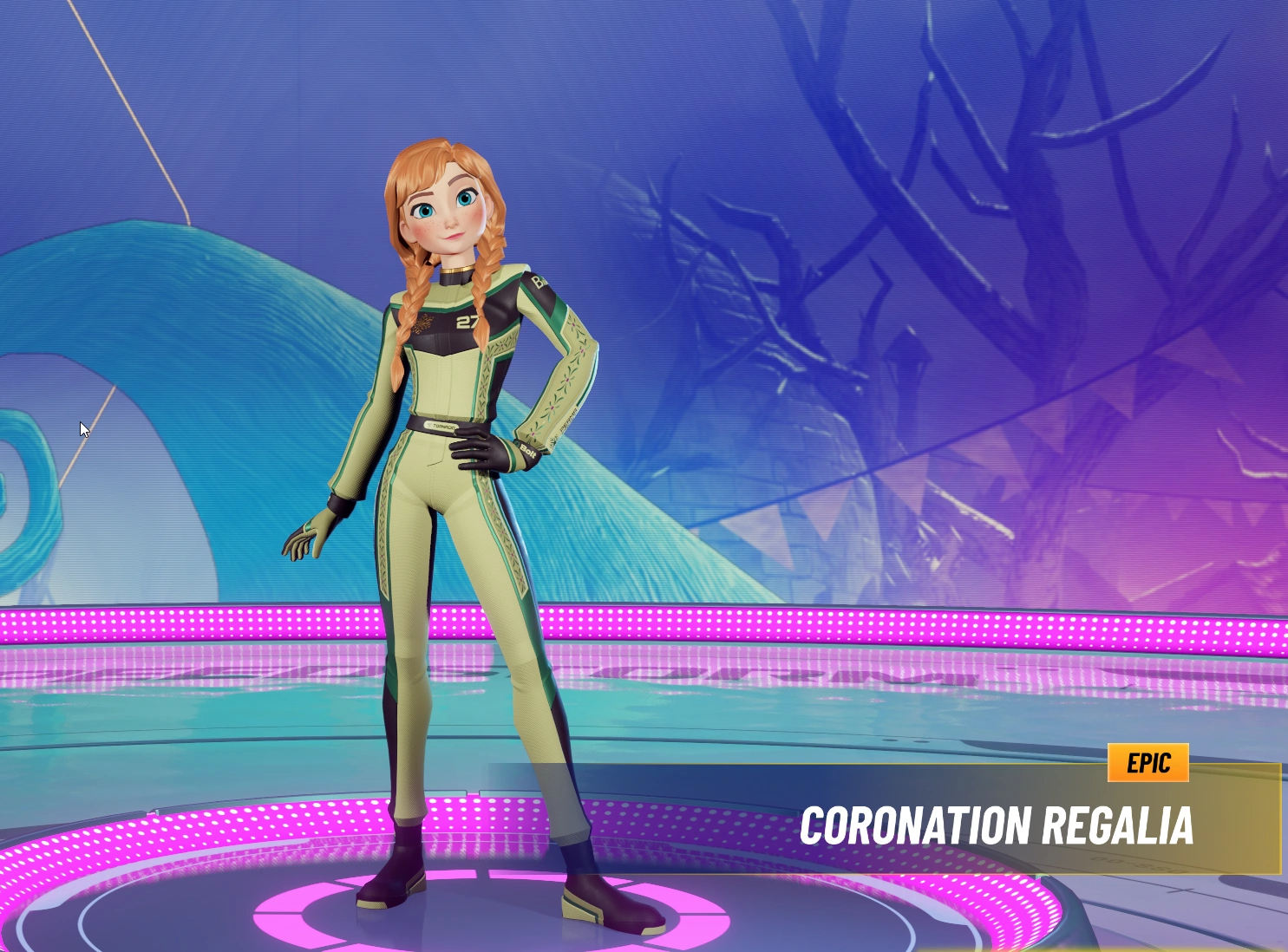Select the EPIC rarity badge
Viewport: 1288px width, 952px height.
(x=1148, y=763)
